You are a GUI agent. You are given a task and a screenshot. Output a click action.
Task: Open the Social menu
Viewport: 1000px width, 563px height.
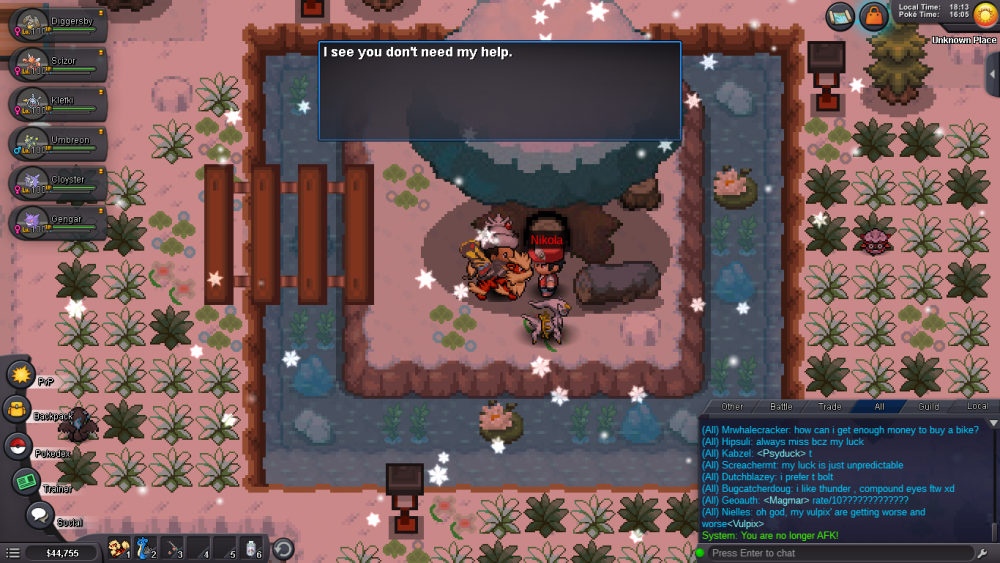40,515
